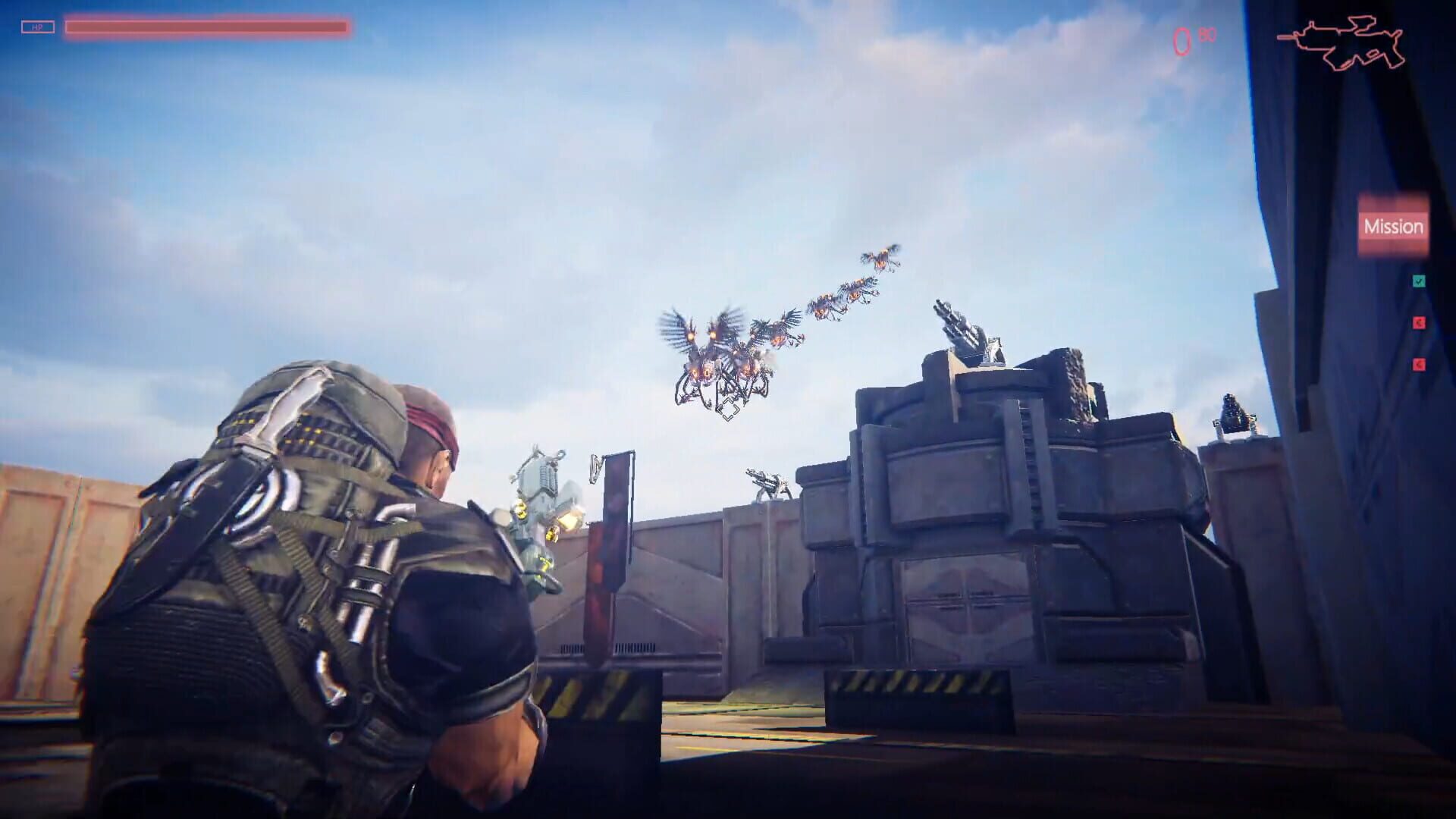Toggle the first red objective marker
The width and height of the screenshot is (1456, 819).
[x=1420, y=325]
